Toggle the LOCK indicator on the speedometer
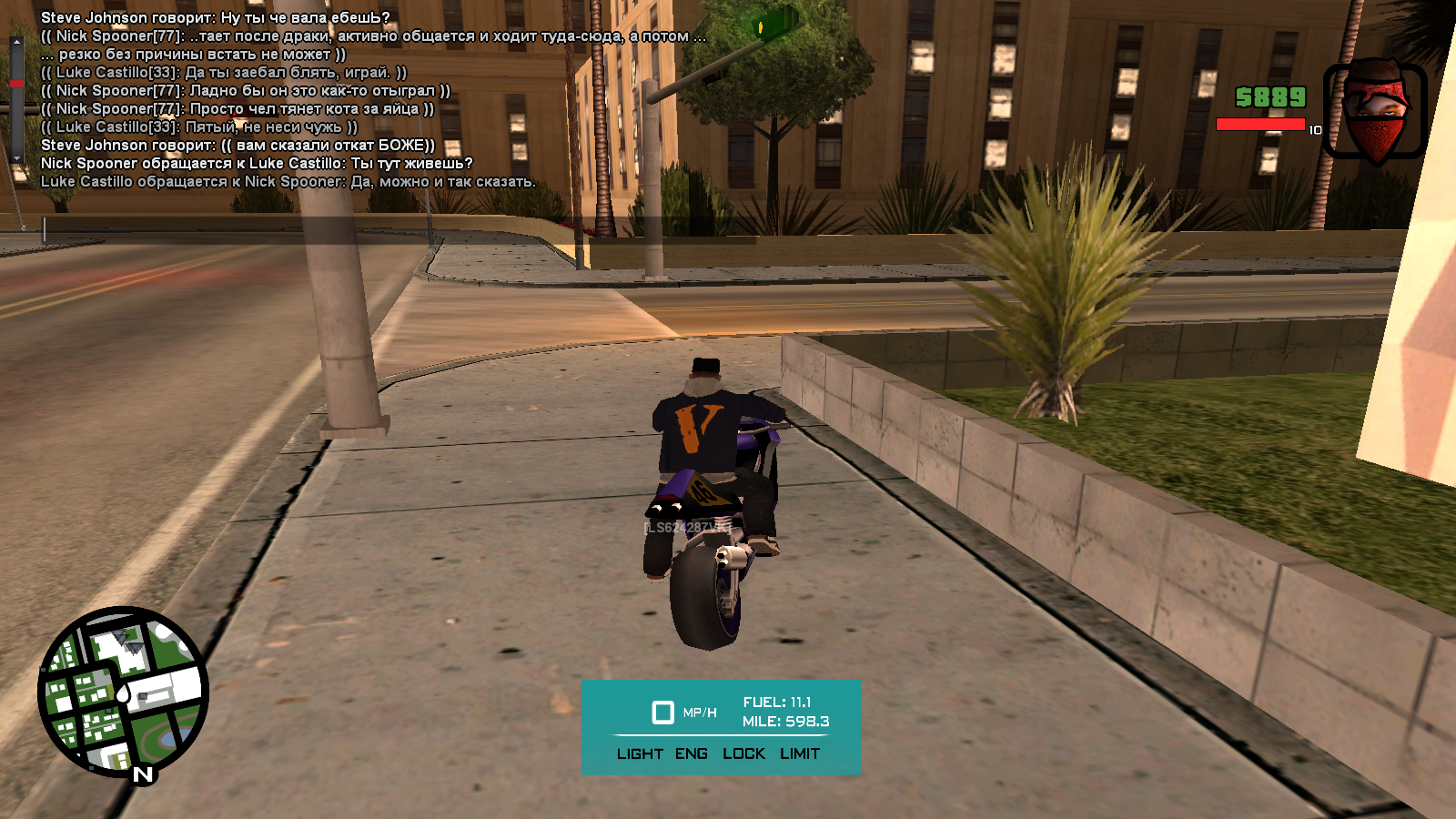This screenshot has height=819, width=1456. (743, 753)
